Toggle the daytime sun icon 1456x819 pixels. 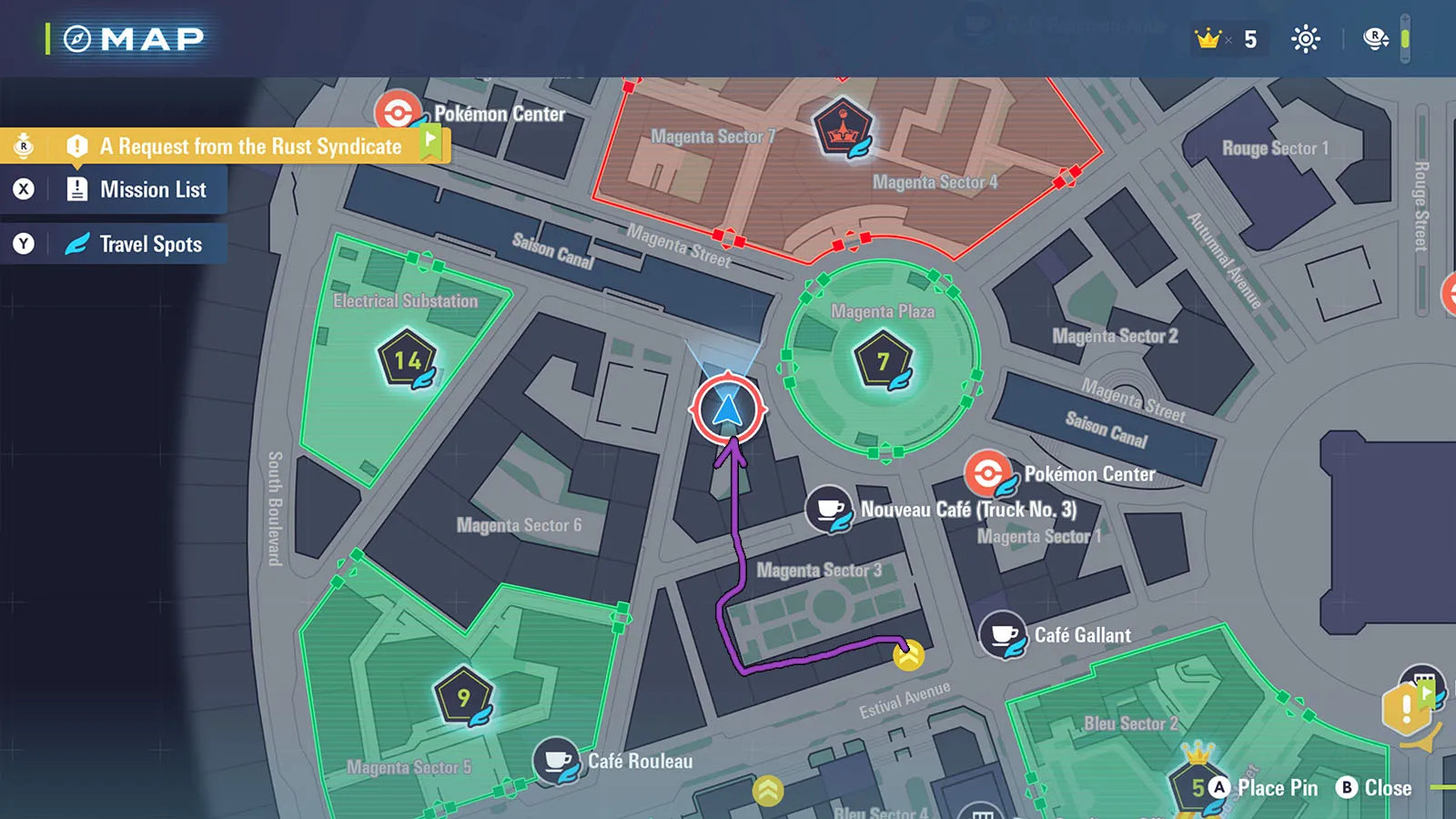pos(1305,39)
